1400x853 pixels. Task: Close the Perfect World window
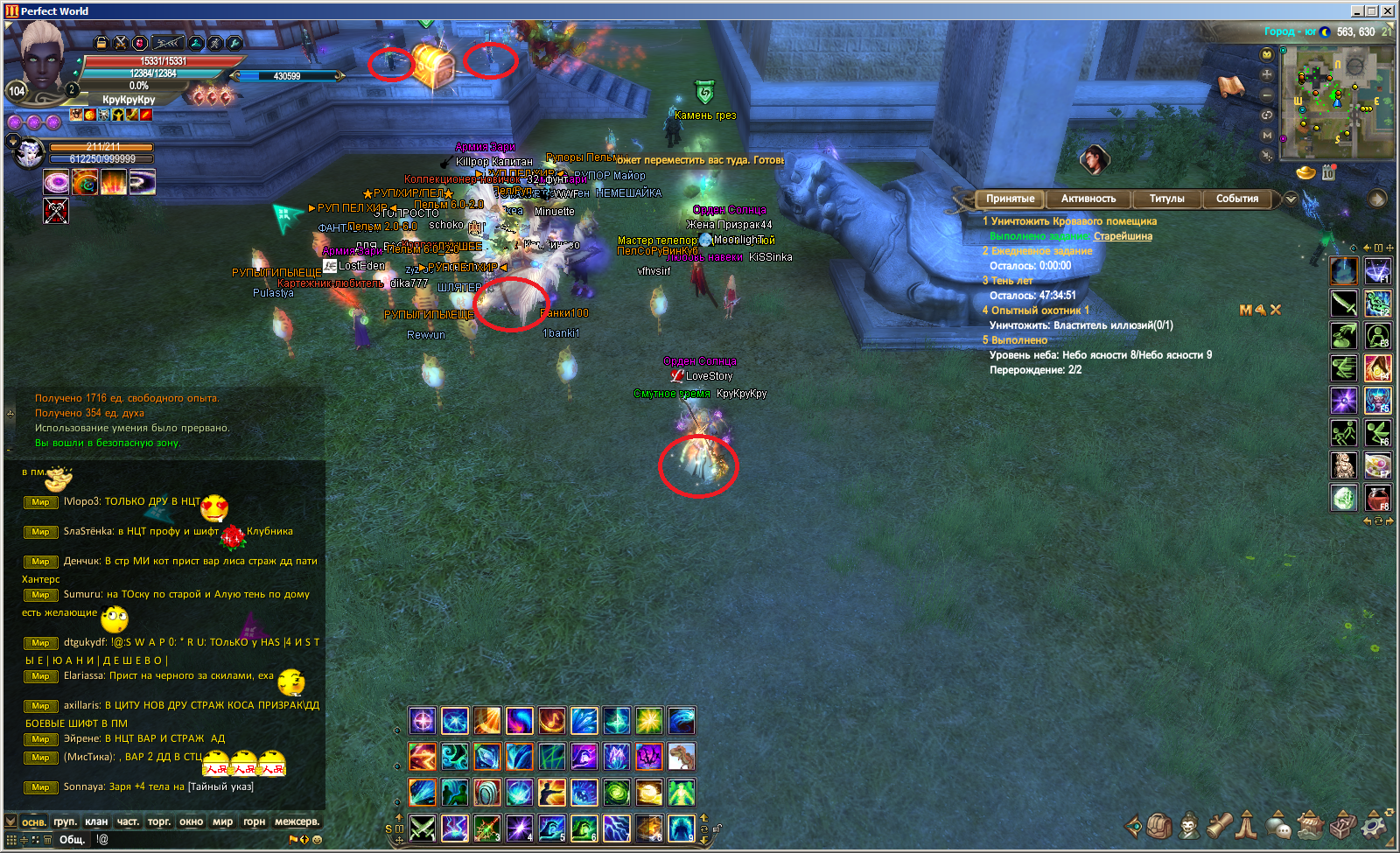click(x=1389, y=10)
